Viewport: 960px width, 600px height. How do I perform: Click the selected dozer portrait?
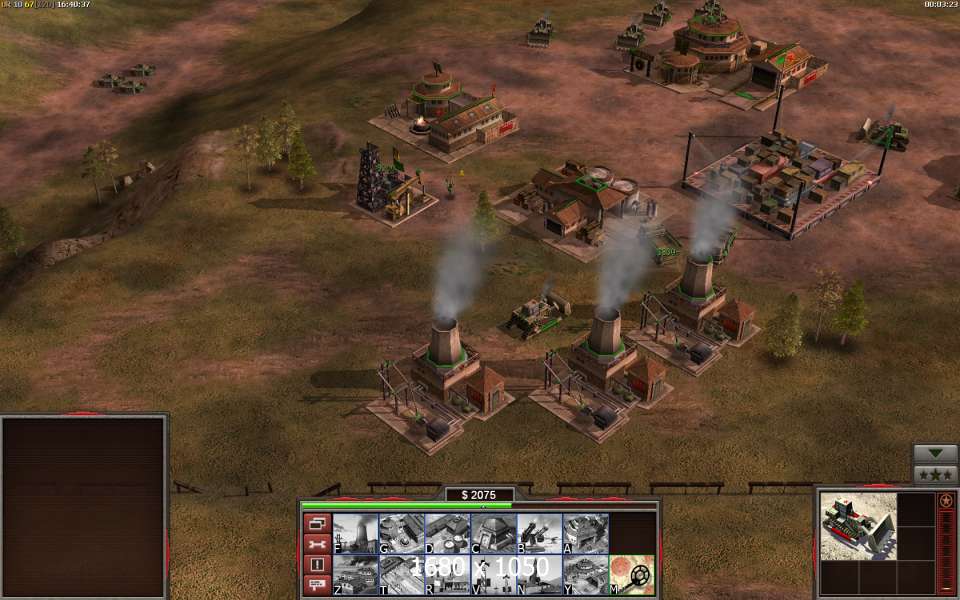[857, 526]
